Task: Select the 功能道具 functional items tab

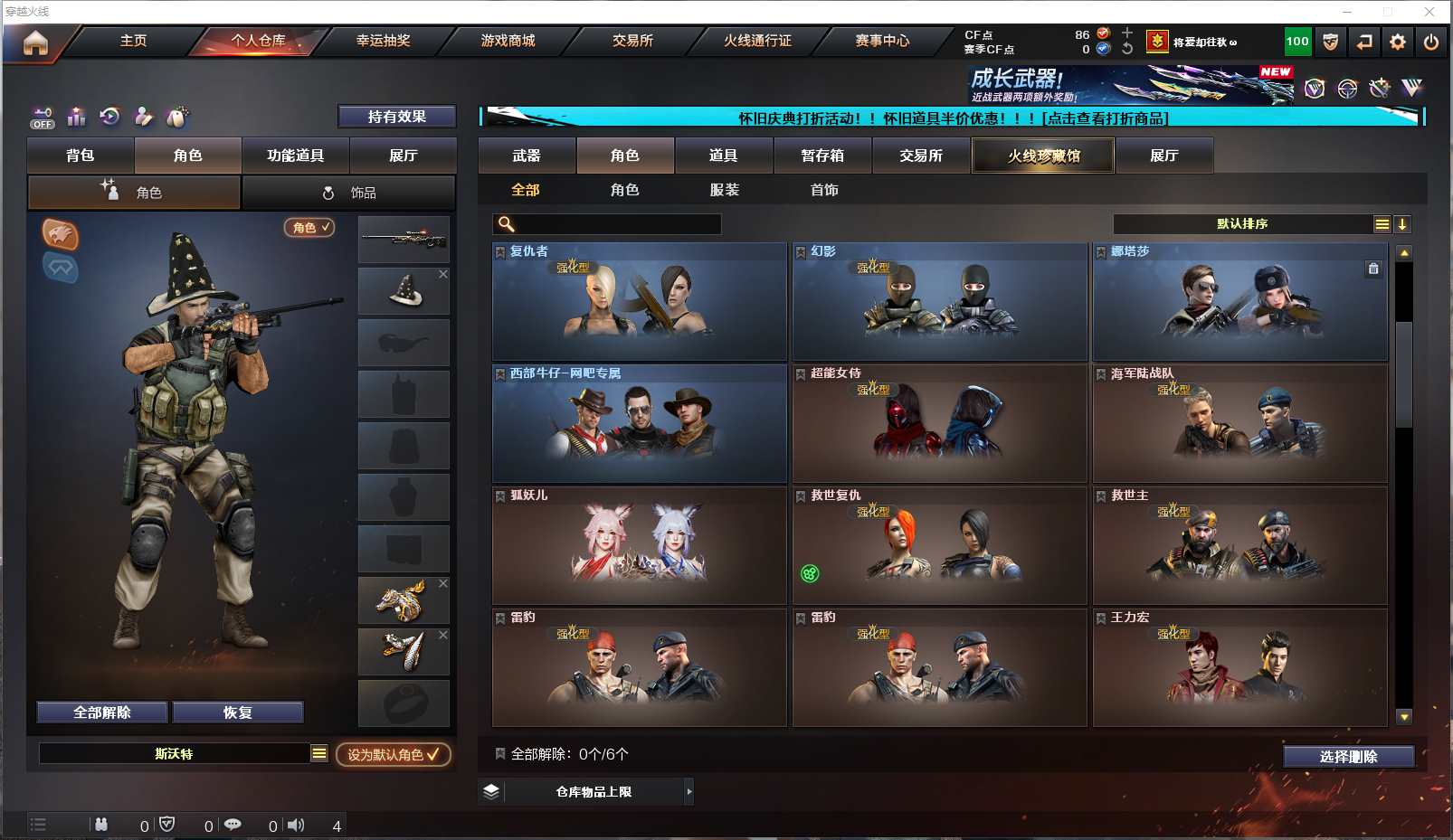Action: point(295,156)
